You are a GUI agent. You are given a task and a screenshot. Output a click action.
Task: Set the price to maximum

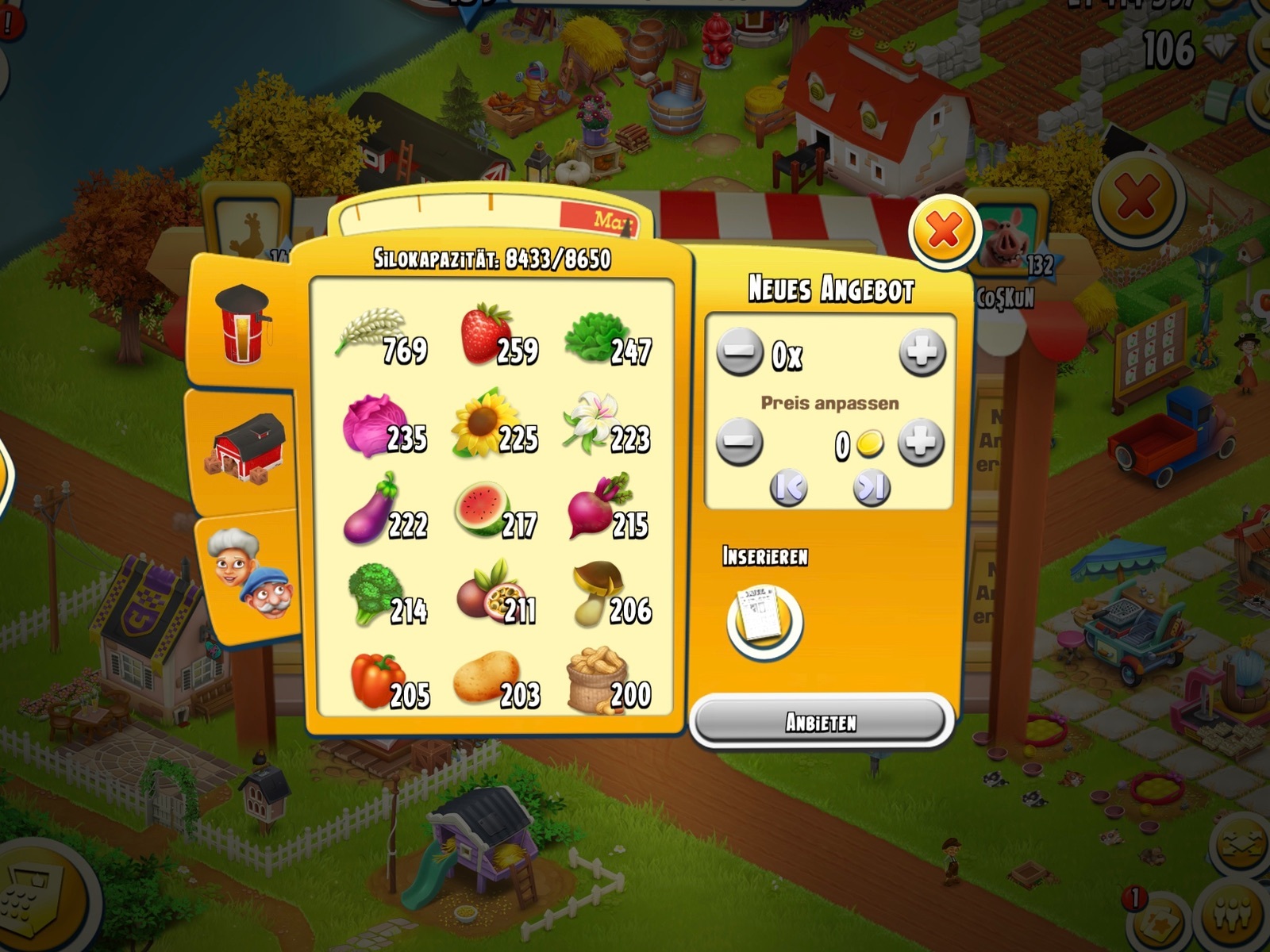coord(871,488)
